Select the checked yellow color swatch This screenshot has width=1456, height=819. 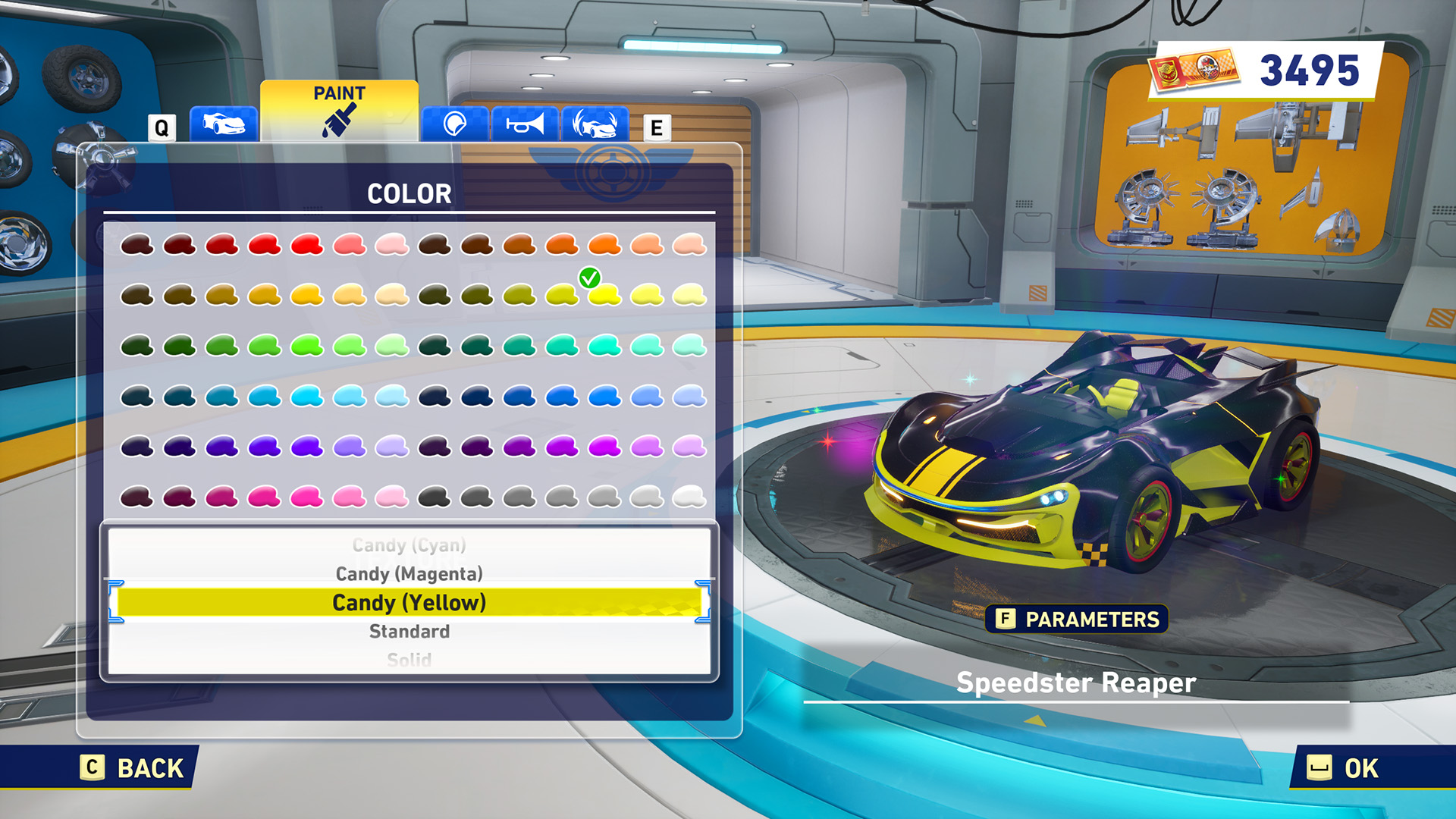point(604,295)
